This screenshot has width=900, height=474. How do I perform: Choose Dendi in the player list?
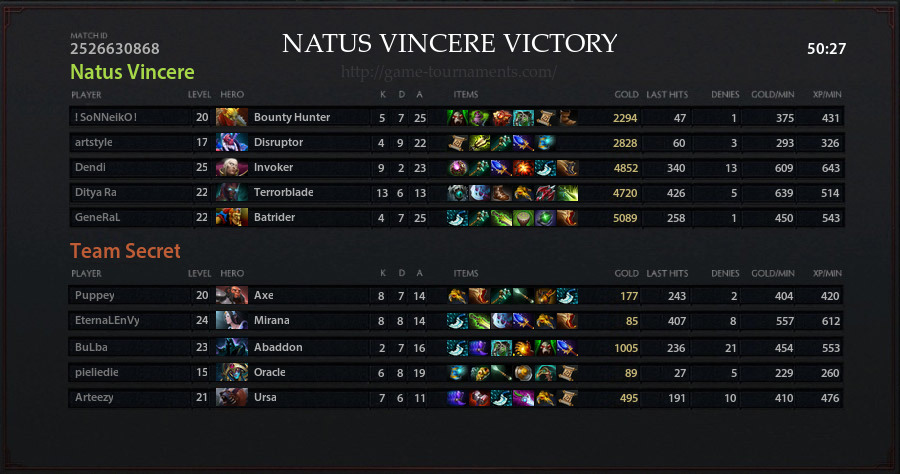[90, 167]
